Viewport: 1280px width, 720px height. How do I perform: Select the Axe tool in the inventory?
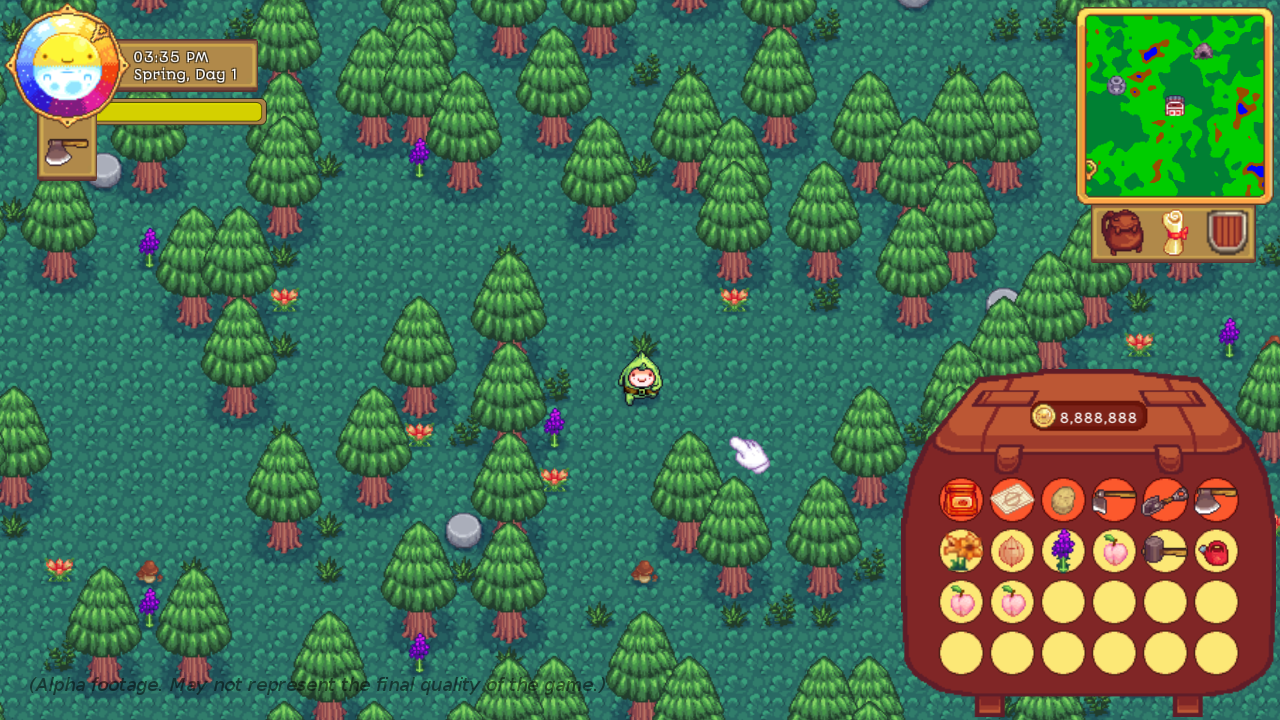click(1216, 500)
